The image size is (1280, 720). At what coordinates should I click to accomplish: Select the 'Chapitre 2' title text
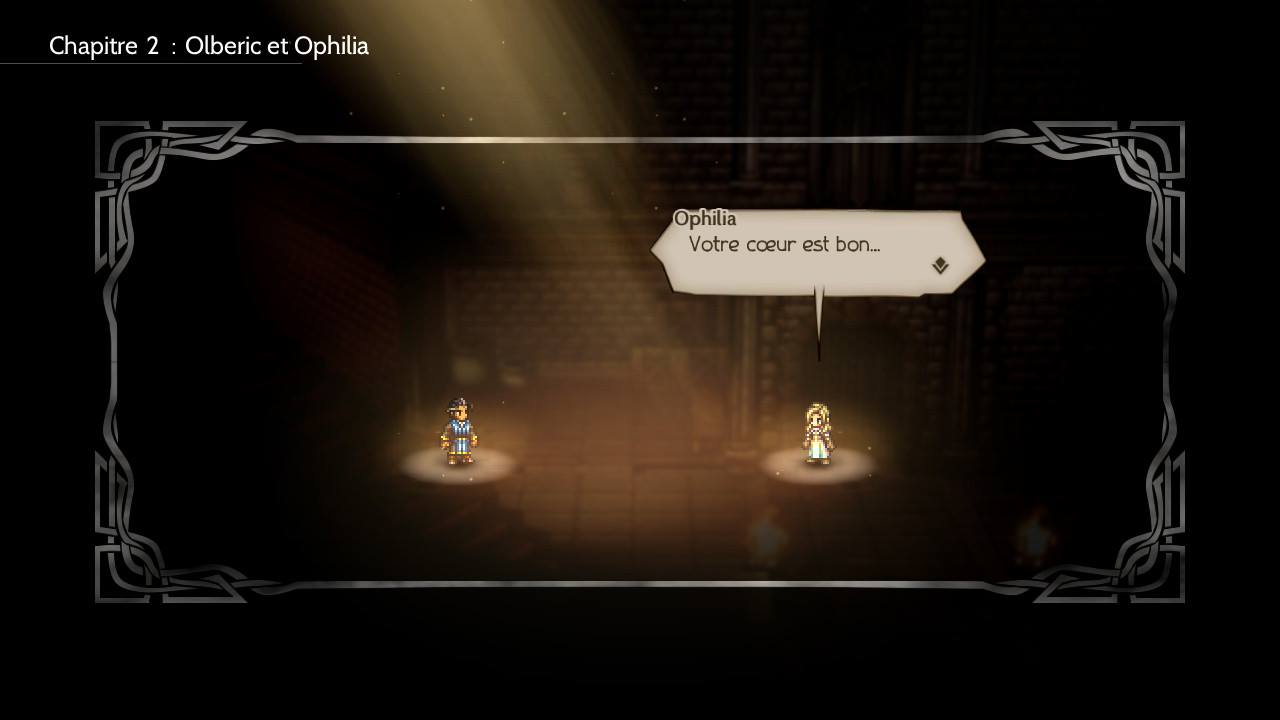coord(104,46)
